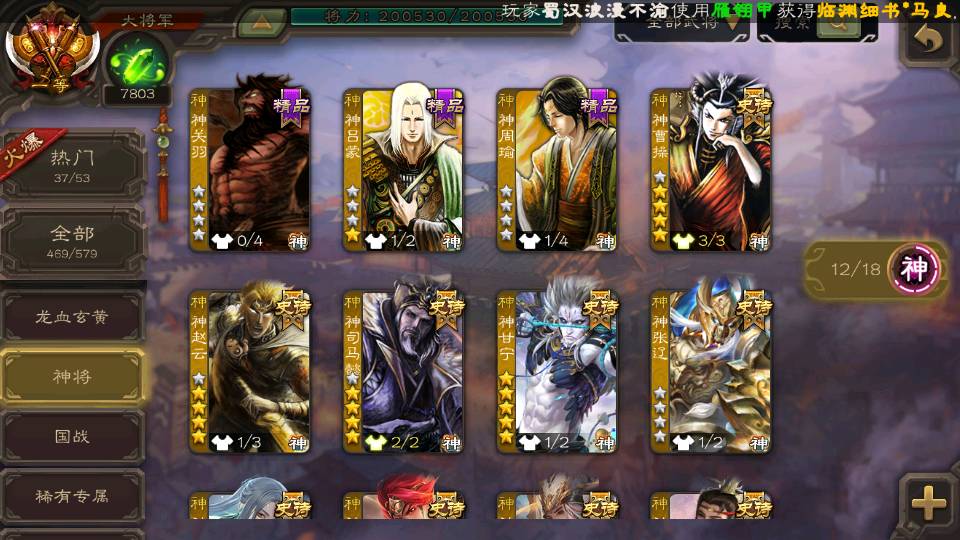This screenshot has height=540, width=960.
Task: Select the 神赵云 general card
Action: tap(250, 372)
